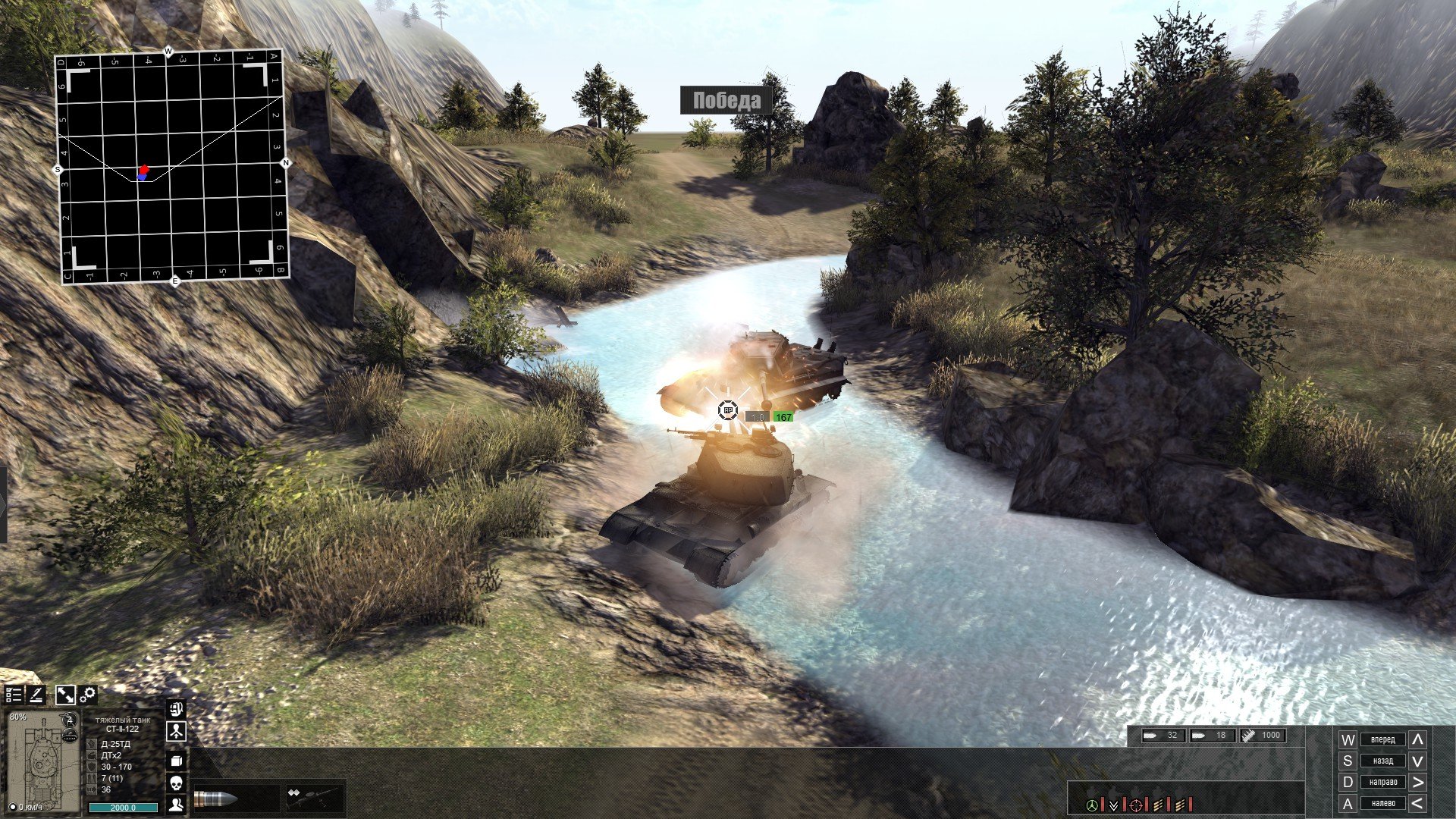Click the skull icon button

pyautogui.click(x=176, y=782)
